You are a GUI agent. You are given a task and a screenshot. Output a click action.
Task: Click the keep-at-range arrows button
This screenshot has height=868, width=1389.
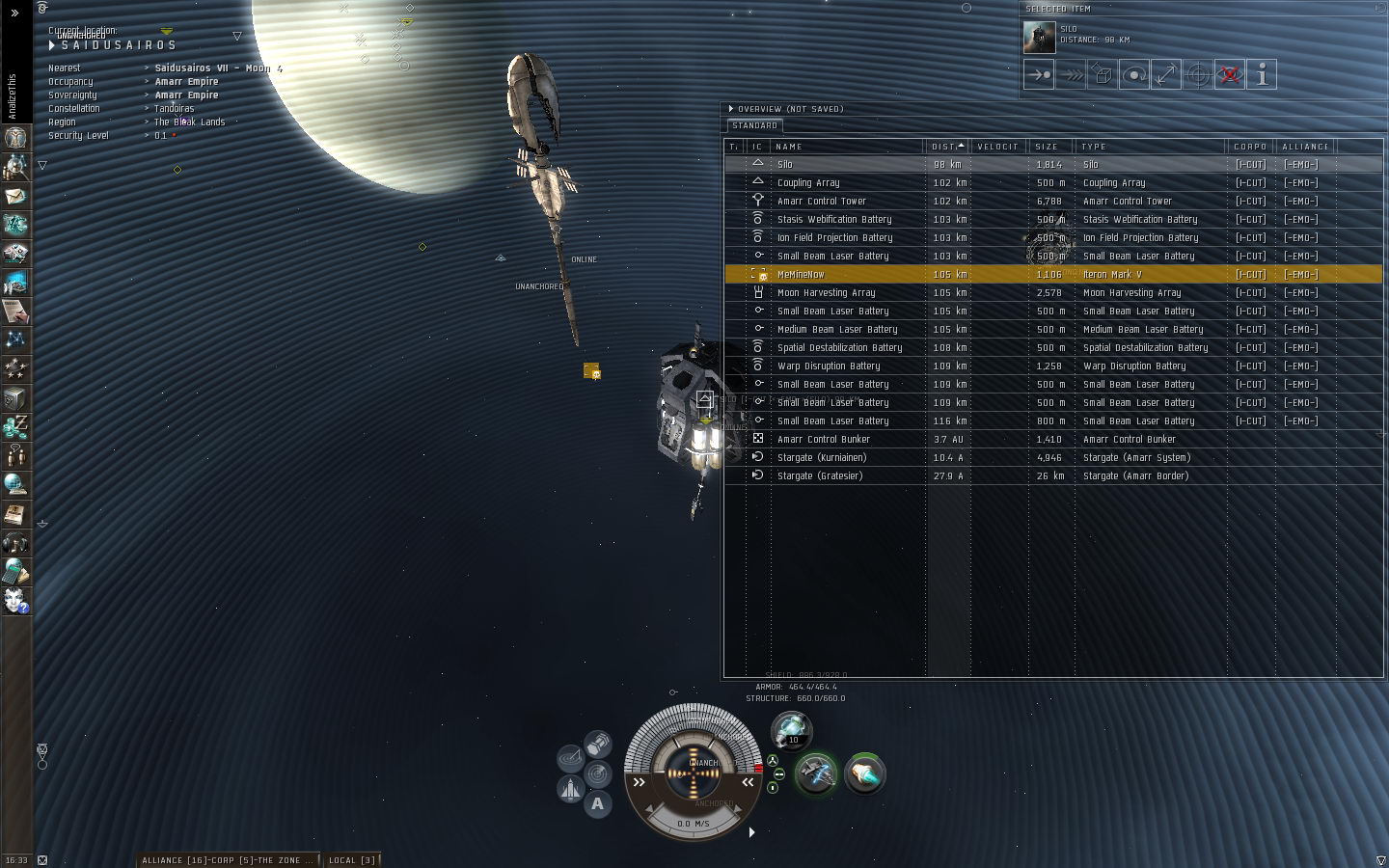[x=1166, y=74]
